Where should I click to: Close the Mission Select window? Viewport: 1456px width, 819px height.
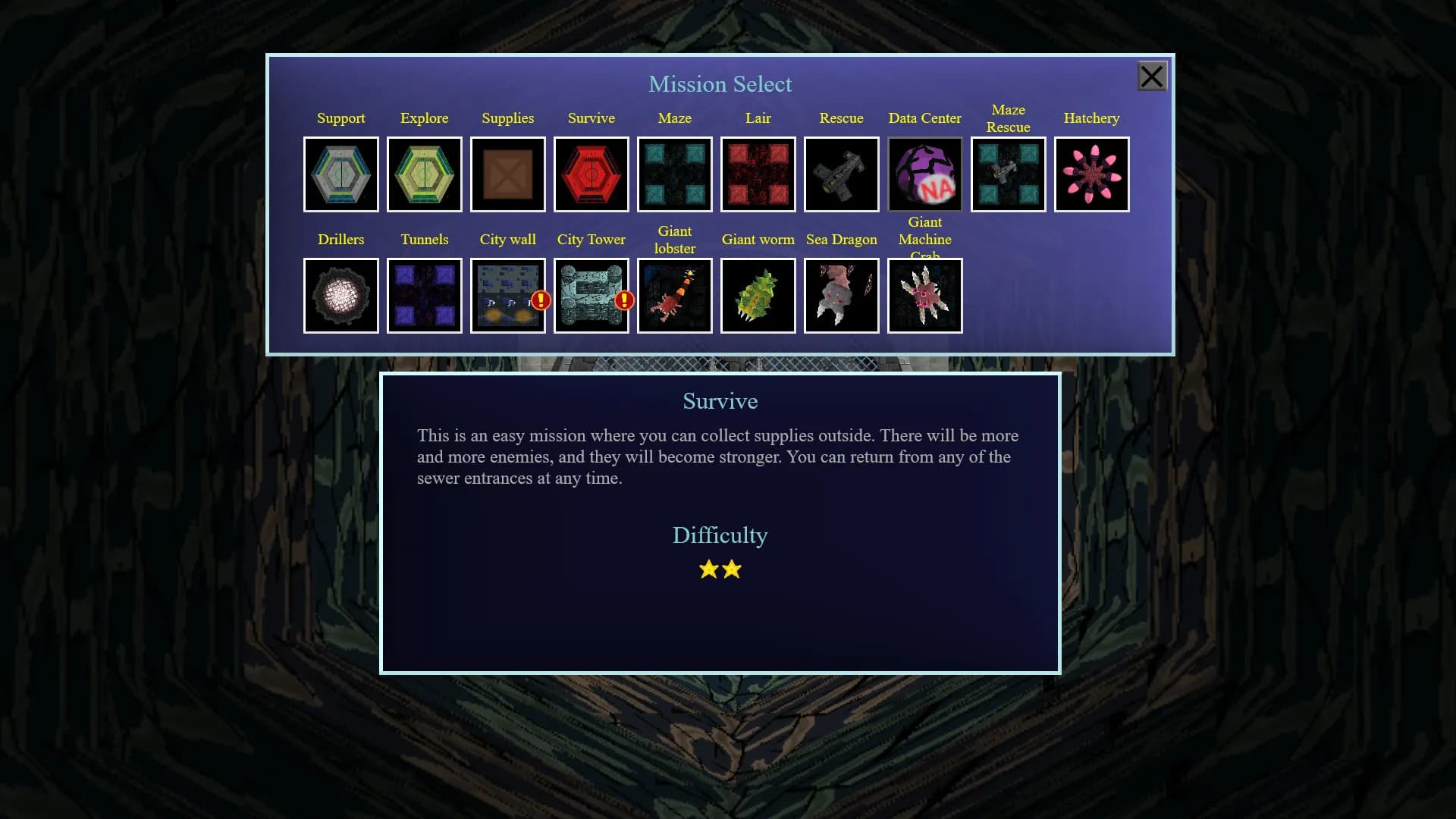pyautogui.click(x=1152, y=77)
